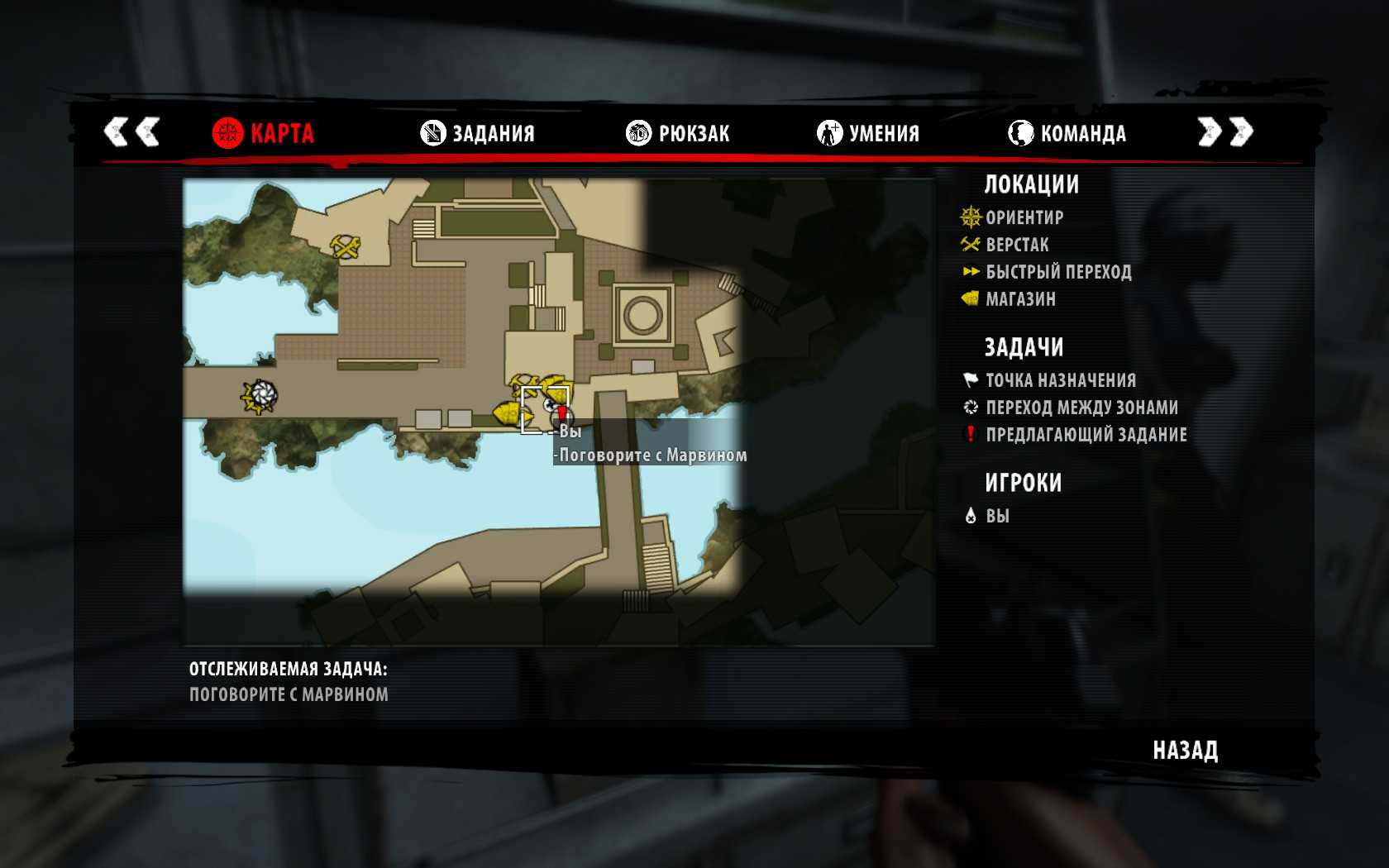Viewport: 1389px width, 868px height.
Task: Select the Верстак legend entry
Action: point(1016,245)
